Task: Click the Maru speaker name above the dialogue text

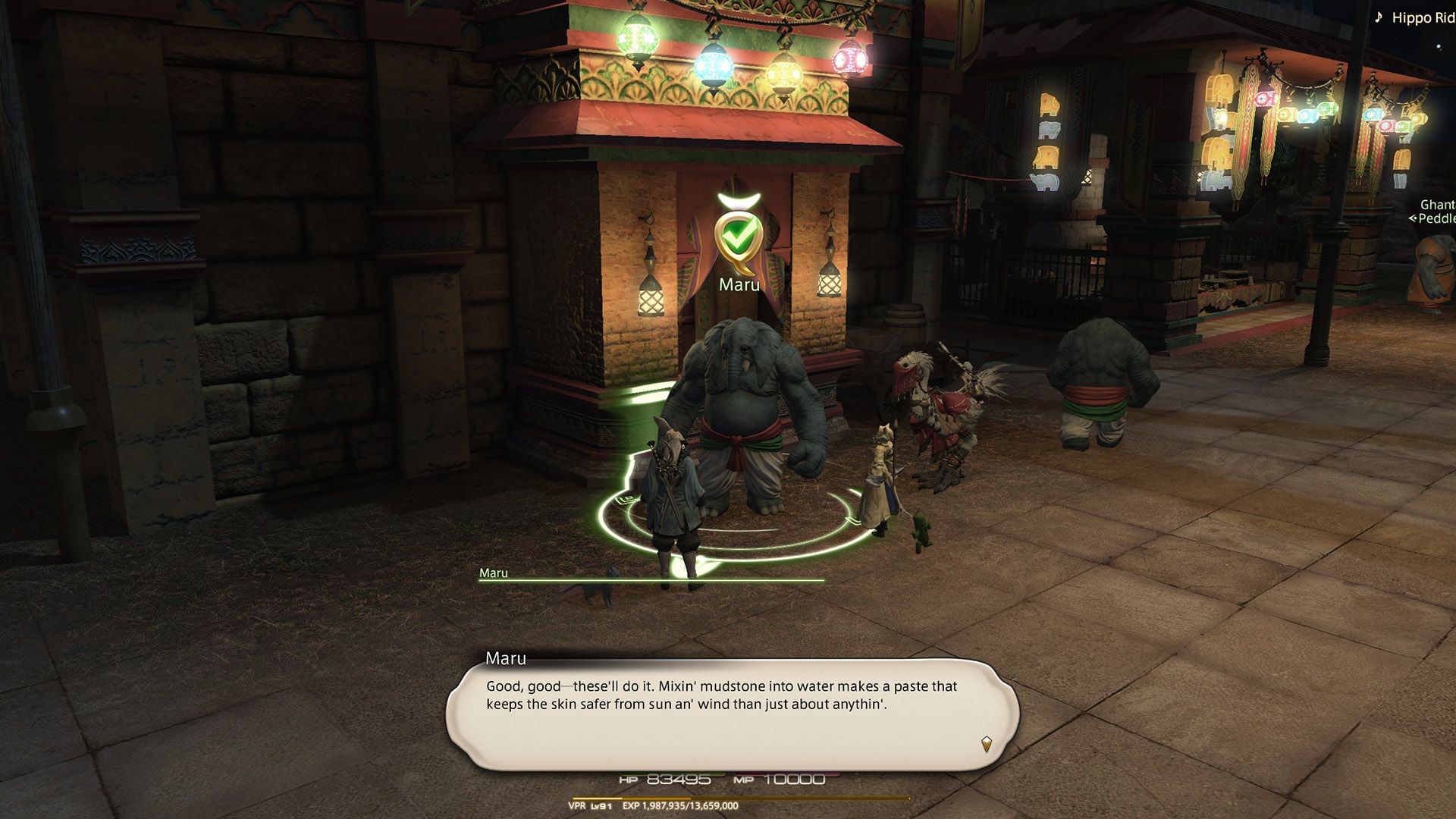Action: click(507, 659)
